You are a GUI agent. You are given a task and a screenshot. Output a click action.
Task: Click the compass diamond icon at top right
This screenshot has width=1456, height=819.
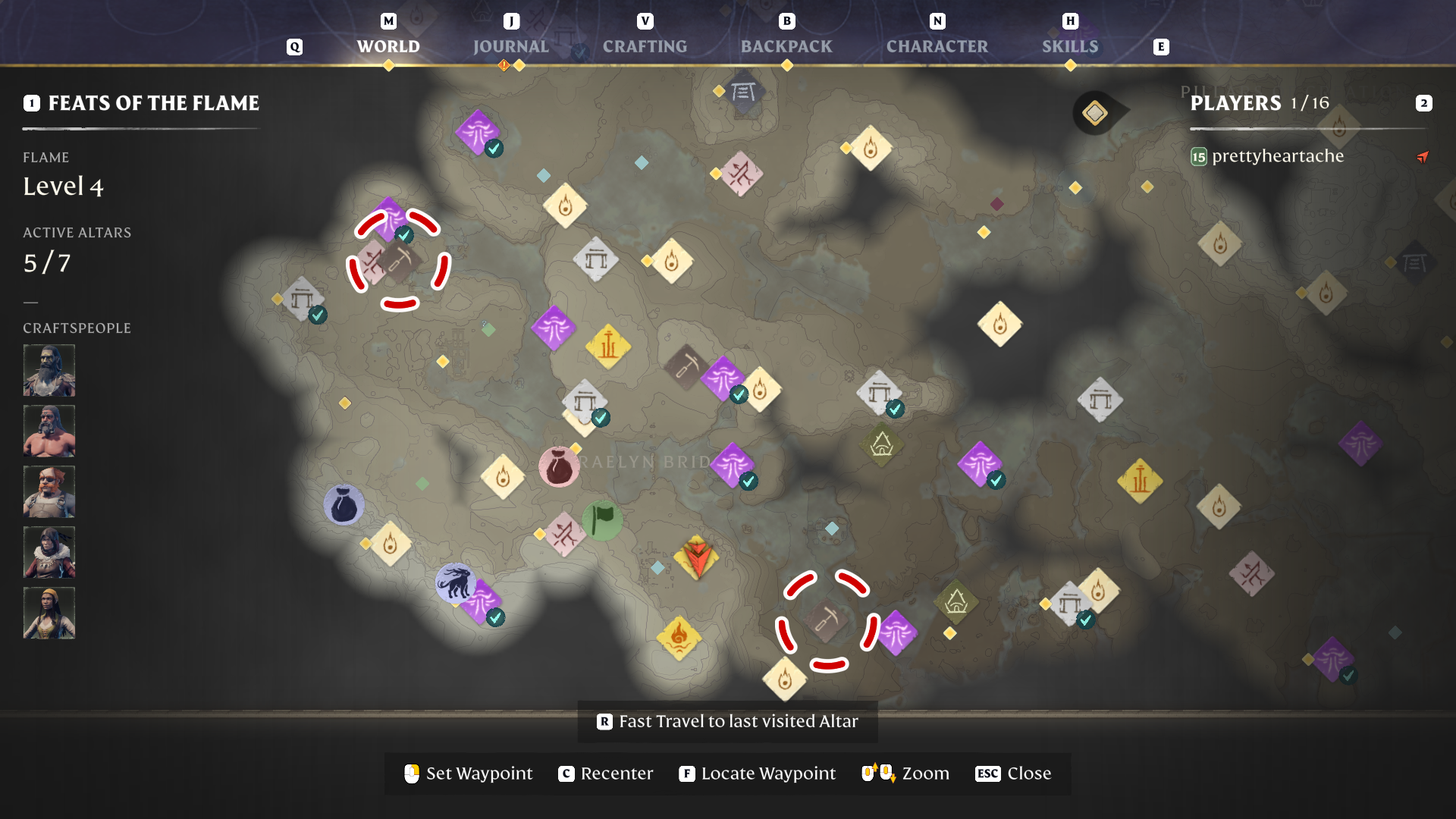tap(1094, 111)
